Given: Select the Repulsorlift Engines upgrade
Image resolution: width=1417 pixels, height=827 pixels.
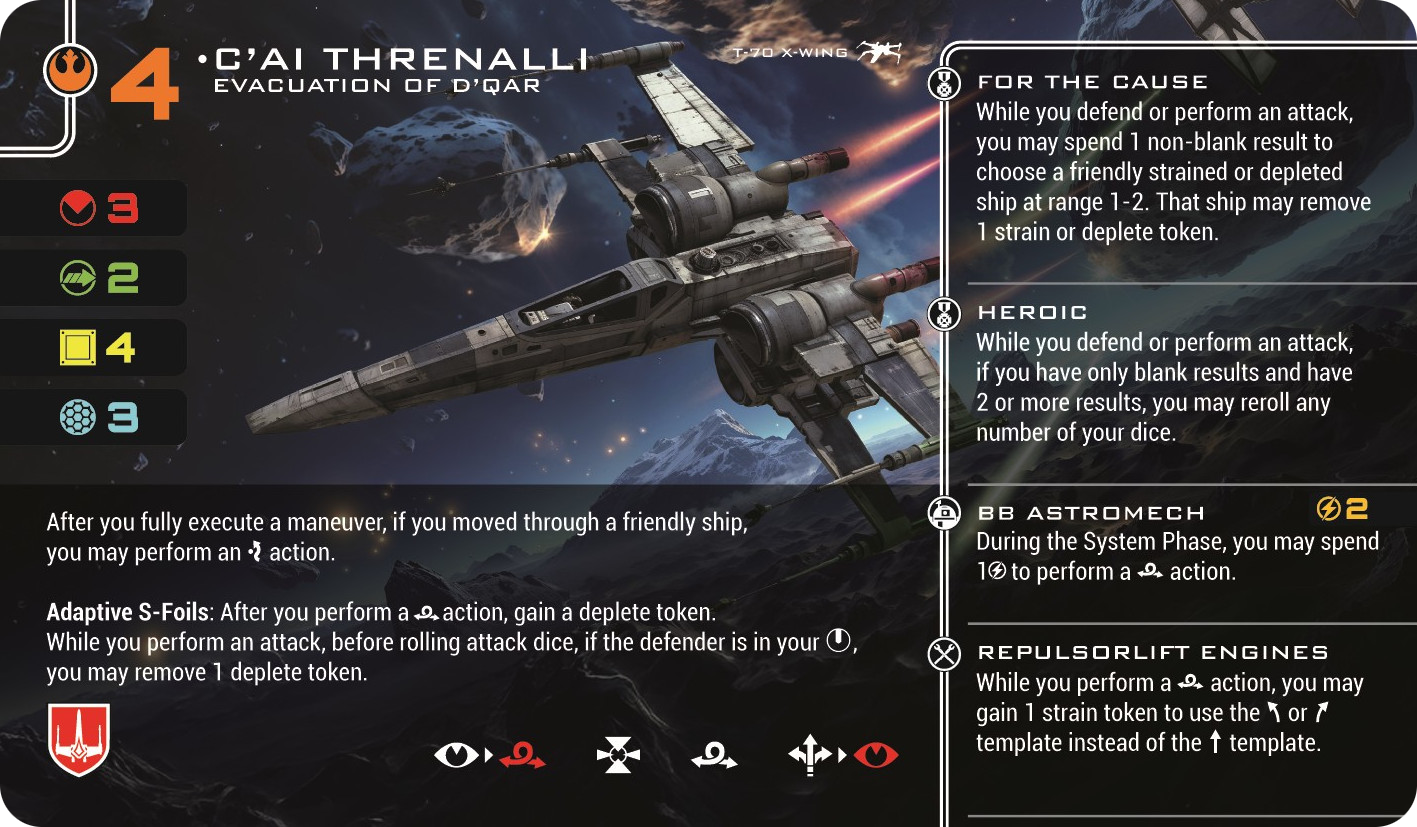Looking at the screenshot, I should pos(1152,653).
